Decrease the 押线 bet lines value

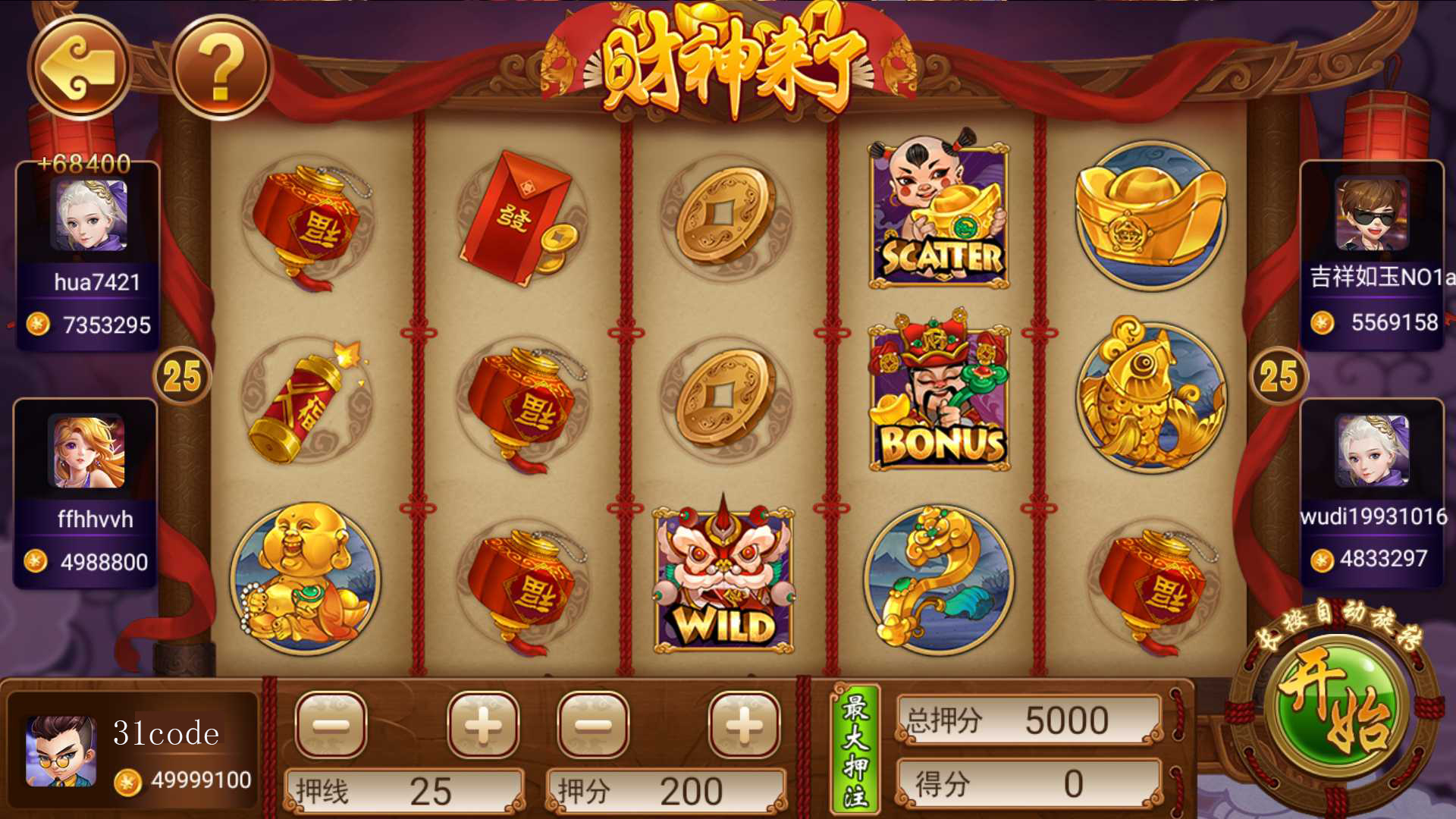coord(331,725)
